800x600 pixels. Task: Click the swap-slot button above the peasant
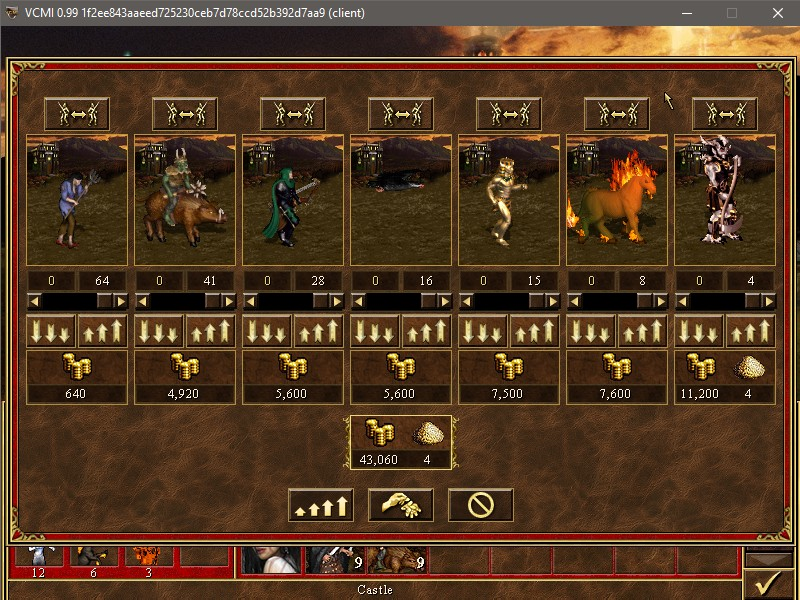coord(77,114)
